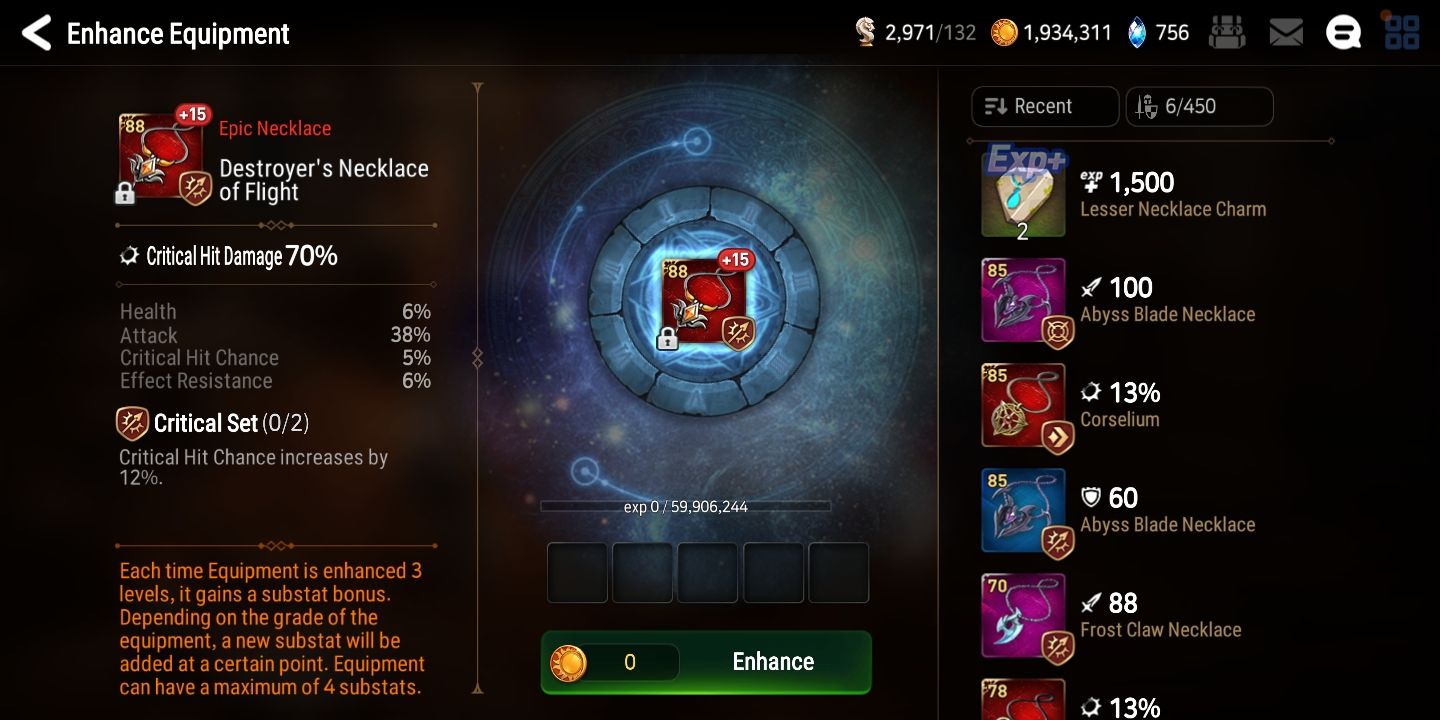Open the mail envelope icon
1440x720 pixels.
tap(1286, 31)
